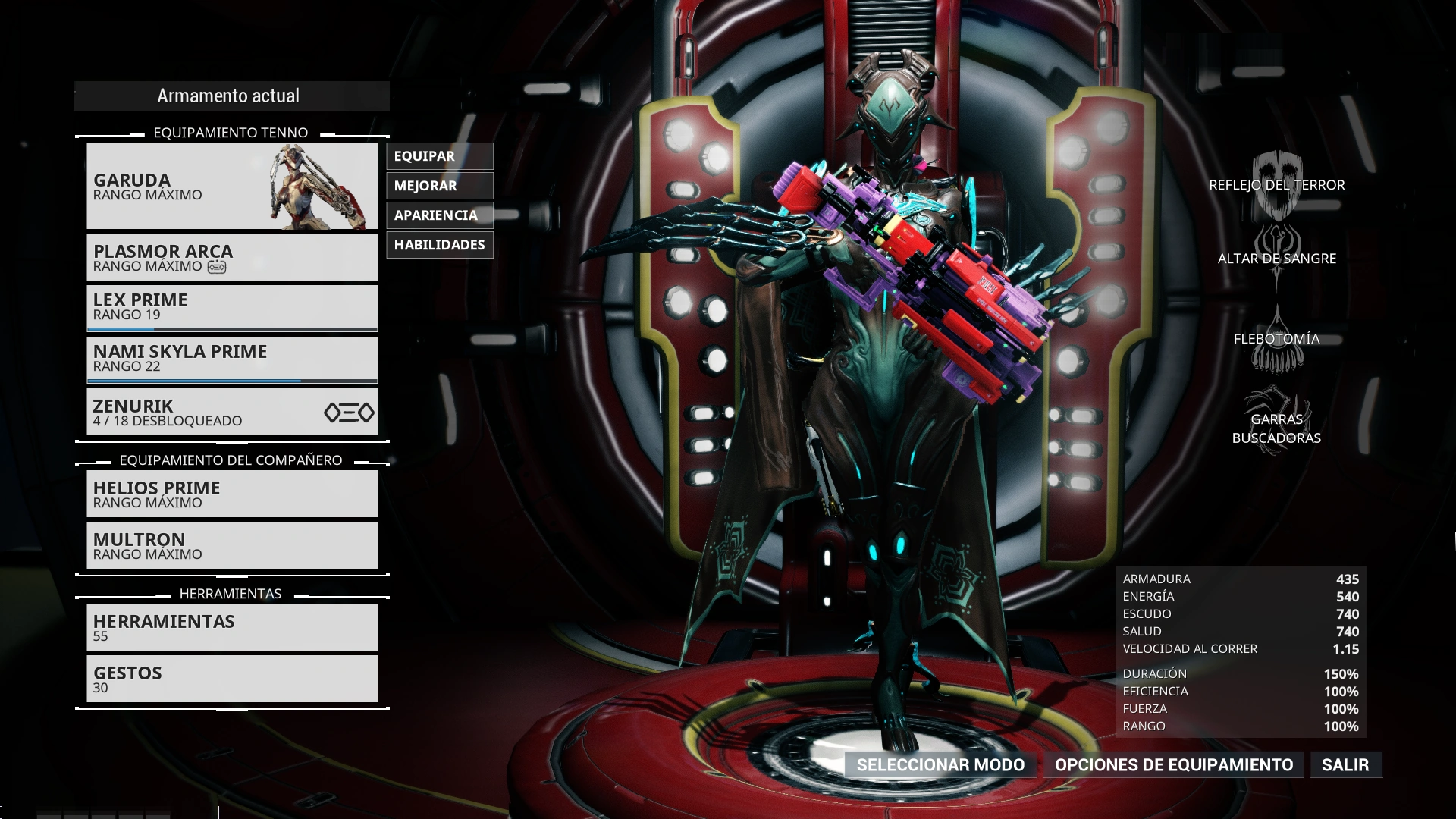Image resolution: width=1456 pixels, height=819 pixels.
Task: Select the Garuda warframe slot
Action: (x=232, y=186)
